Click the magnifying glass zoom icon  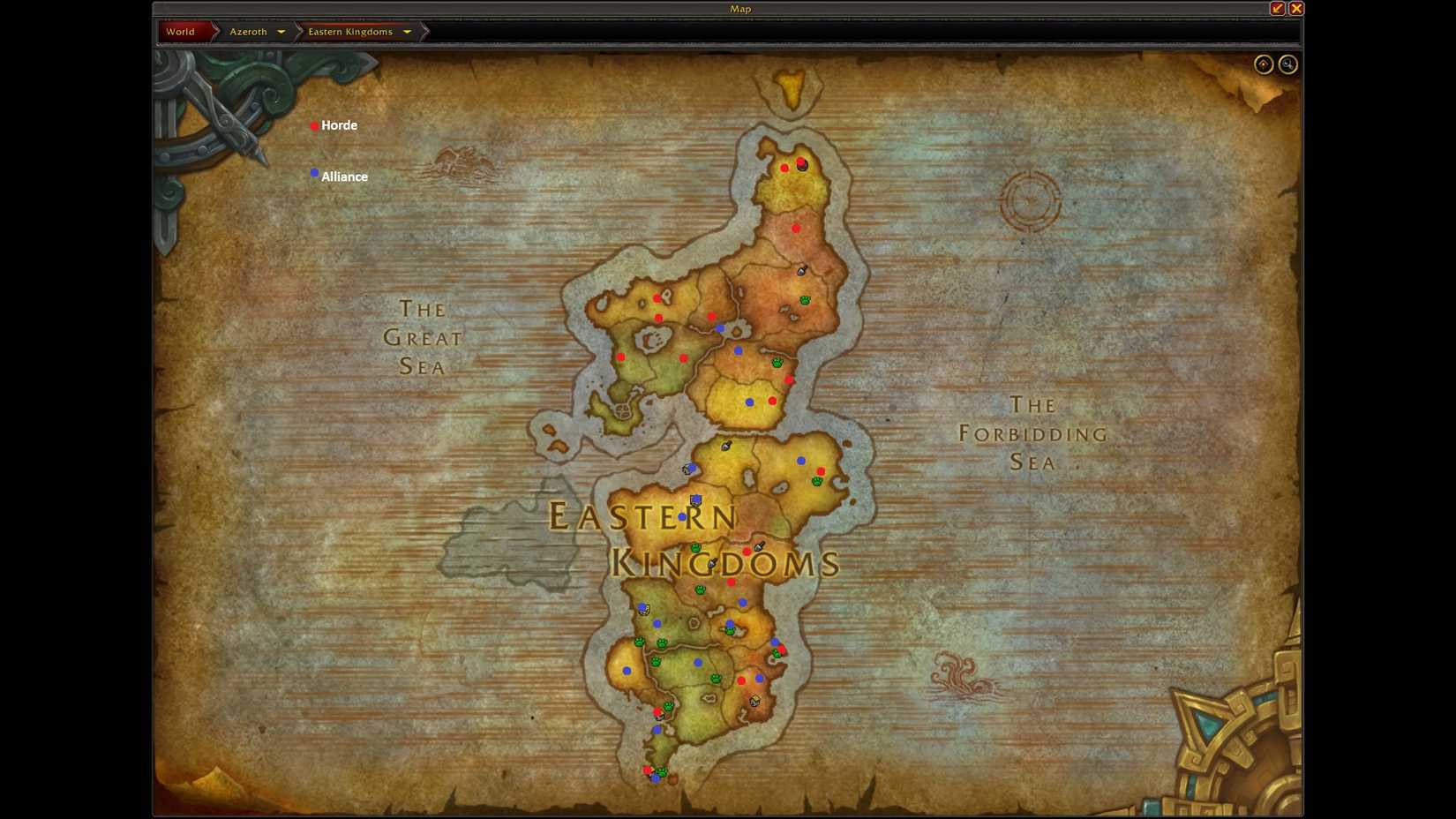(1287, 64)
